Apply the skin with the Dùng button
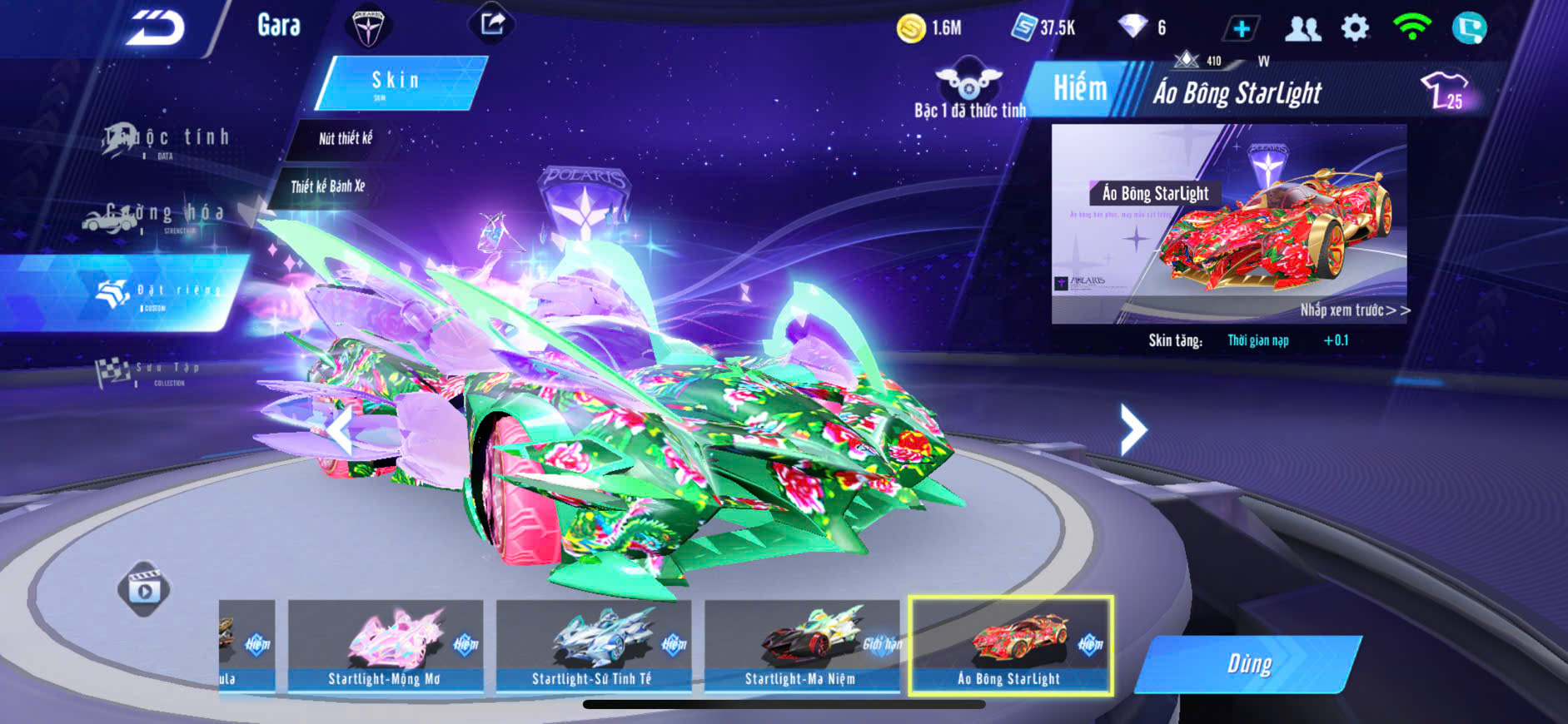The image size is (1568, 724). pos(1248,664)
